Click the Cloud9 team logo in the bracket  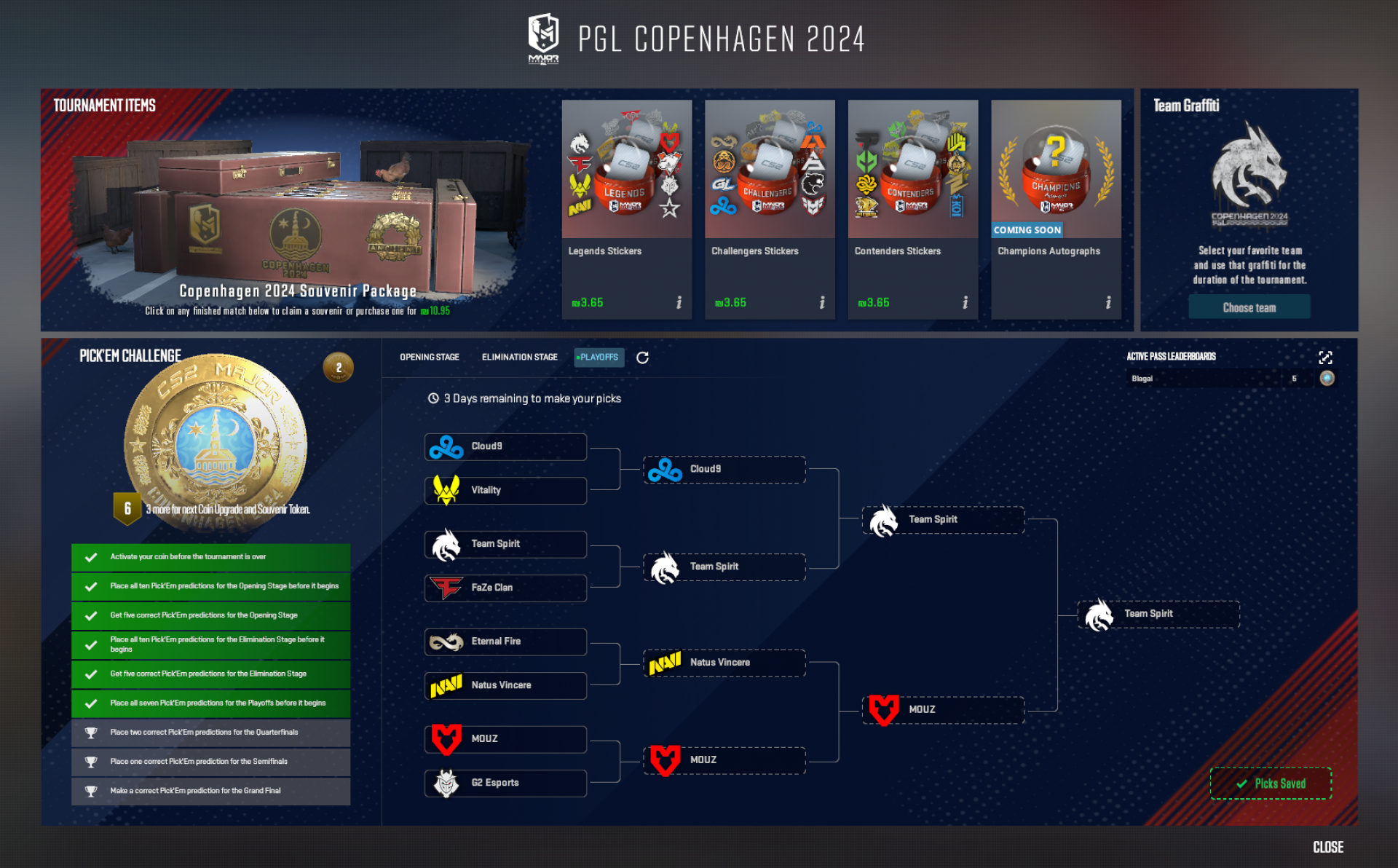click(x=446, y=446)
